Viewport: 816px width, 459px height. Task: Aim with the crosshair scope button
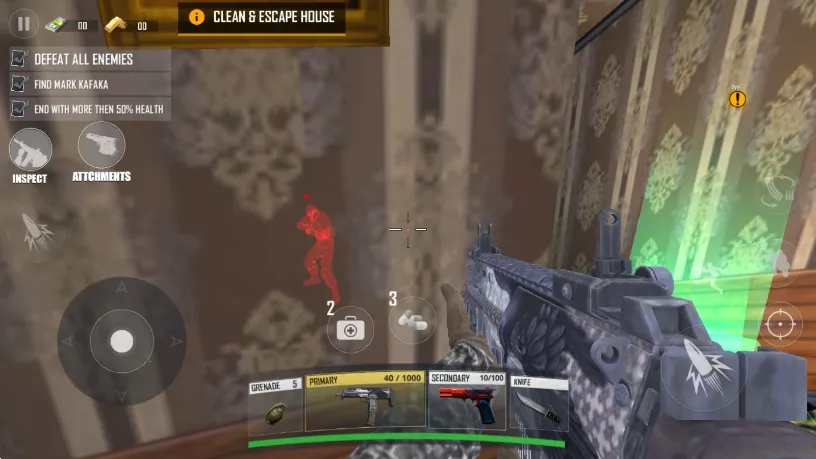[782, 323]
